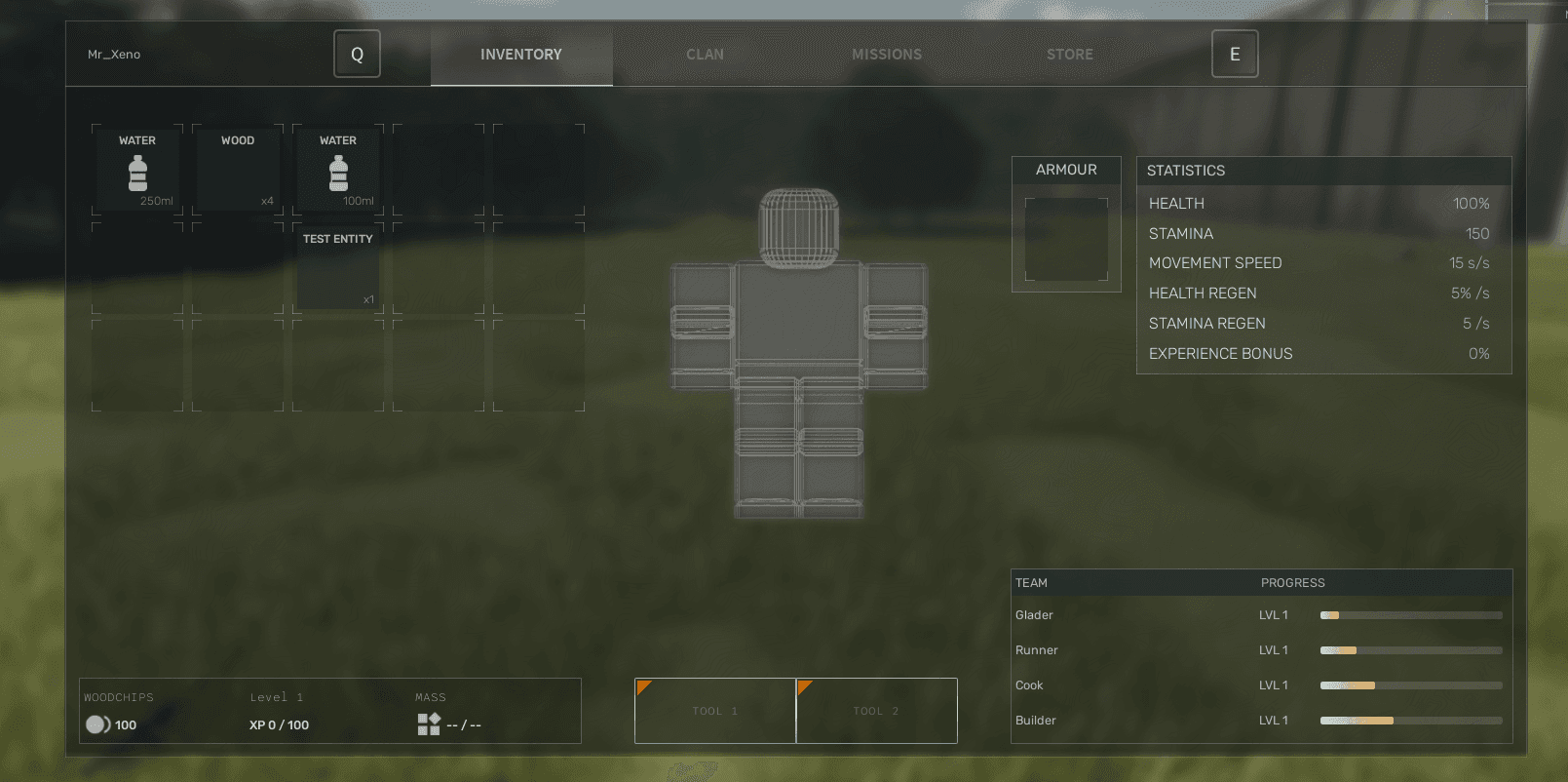The image size is (1568, 782).
Task: Click the Mass cubes icon
Action: [428, 724]
